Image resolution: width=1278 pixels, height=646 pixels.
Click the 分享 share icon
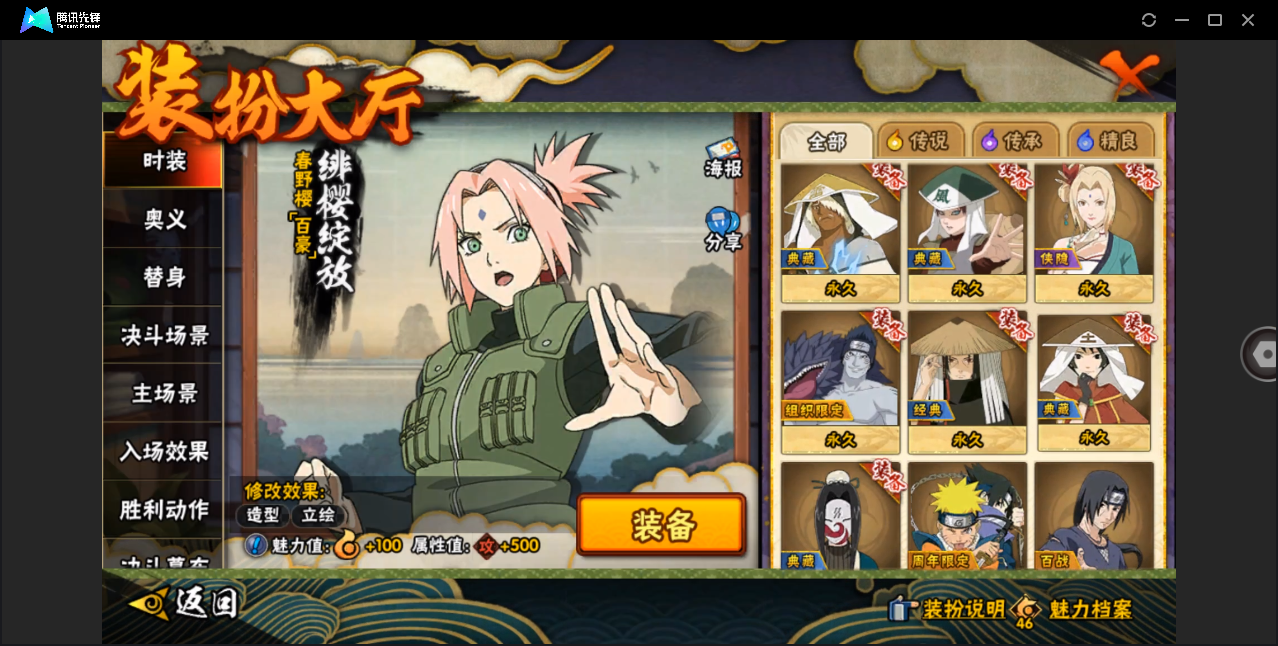coord(722,229)
